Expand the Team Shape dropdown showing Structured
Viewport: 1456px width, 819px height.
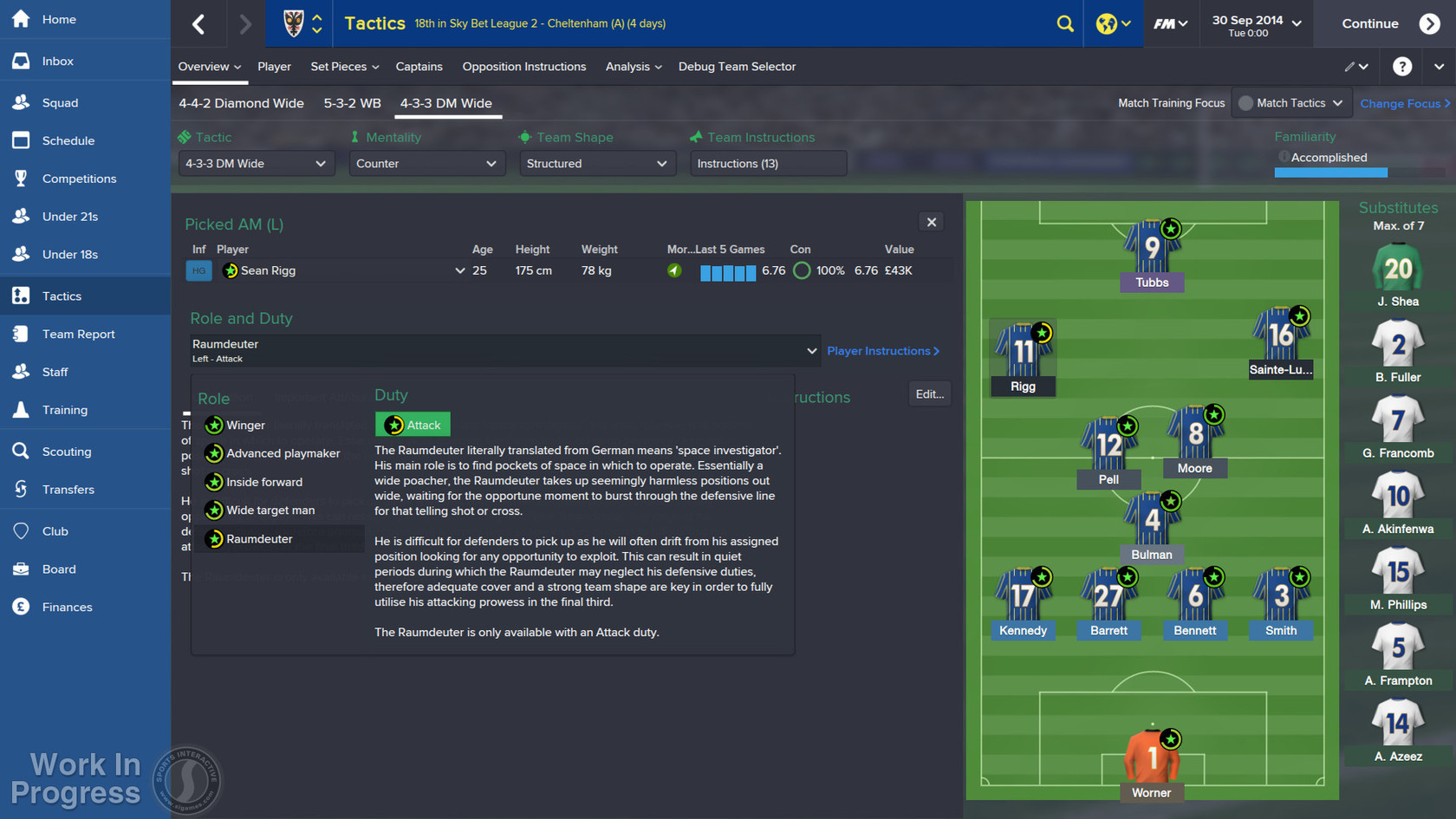596,164
